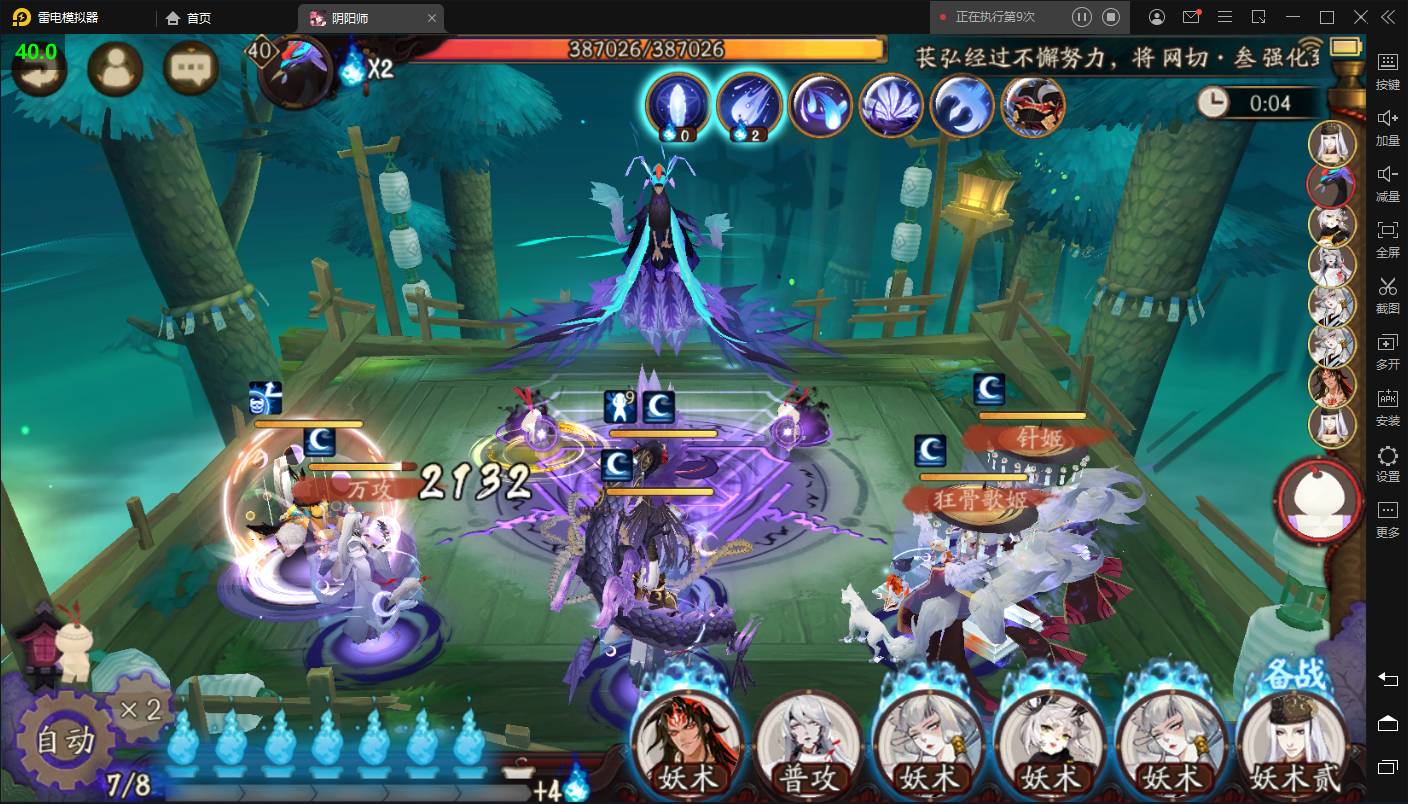The image size is (1408, 804).
Task: Close the 阴阳师 tab
Action: click(432, 17)
